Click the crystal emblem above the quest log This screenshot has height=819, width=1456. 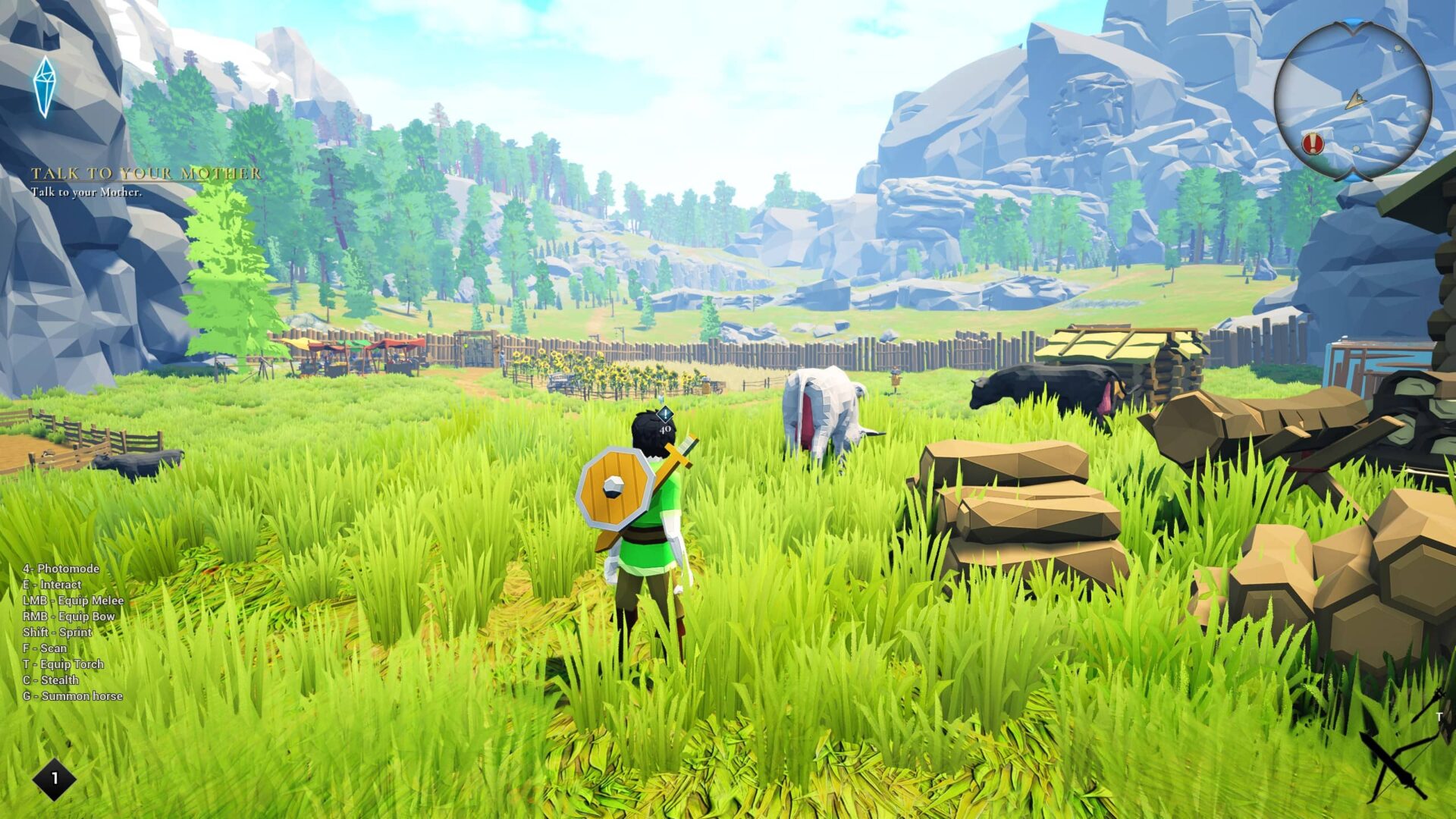pos(45,86)
